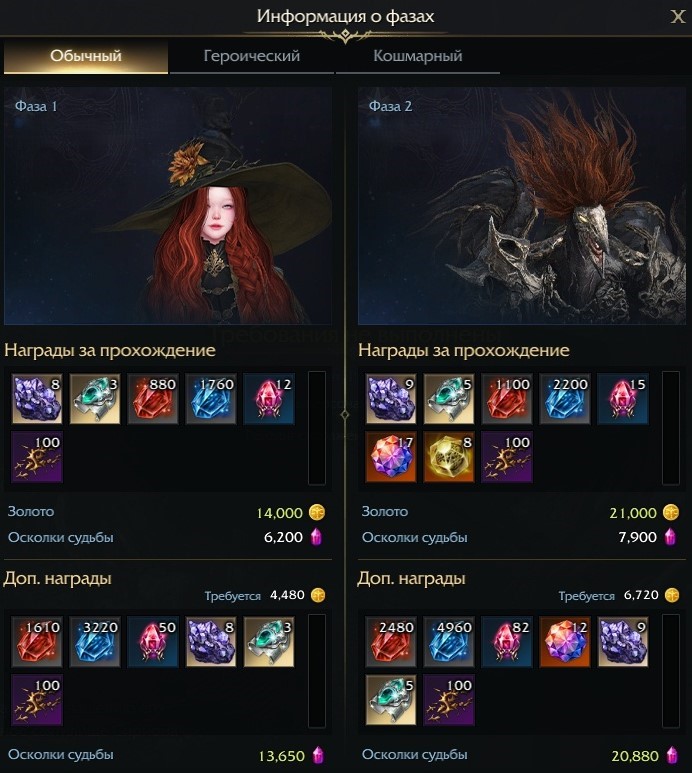Select Phase 1 blue crystal reward 1760
Viewport: 692px width, 773px height.
pyautogui.click(x=209, y=398)
